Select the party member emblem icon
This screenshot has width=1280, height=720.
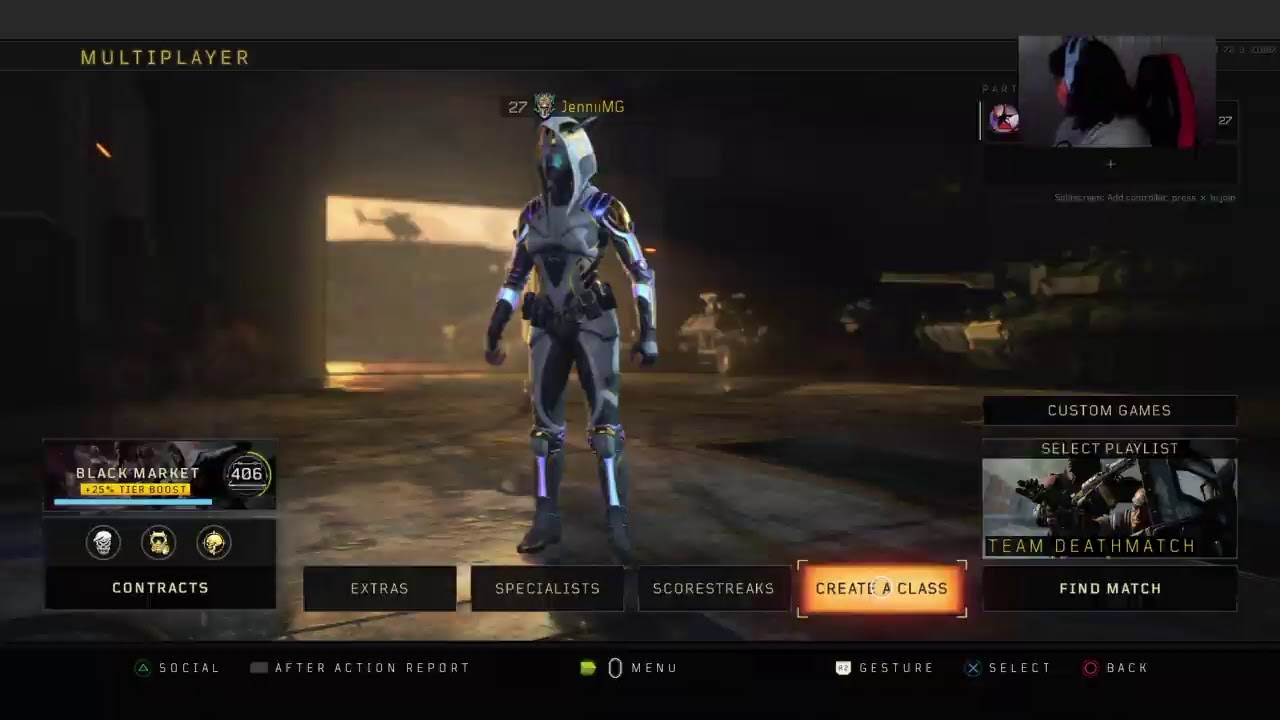tap(1001, 120)
